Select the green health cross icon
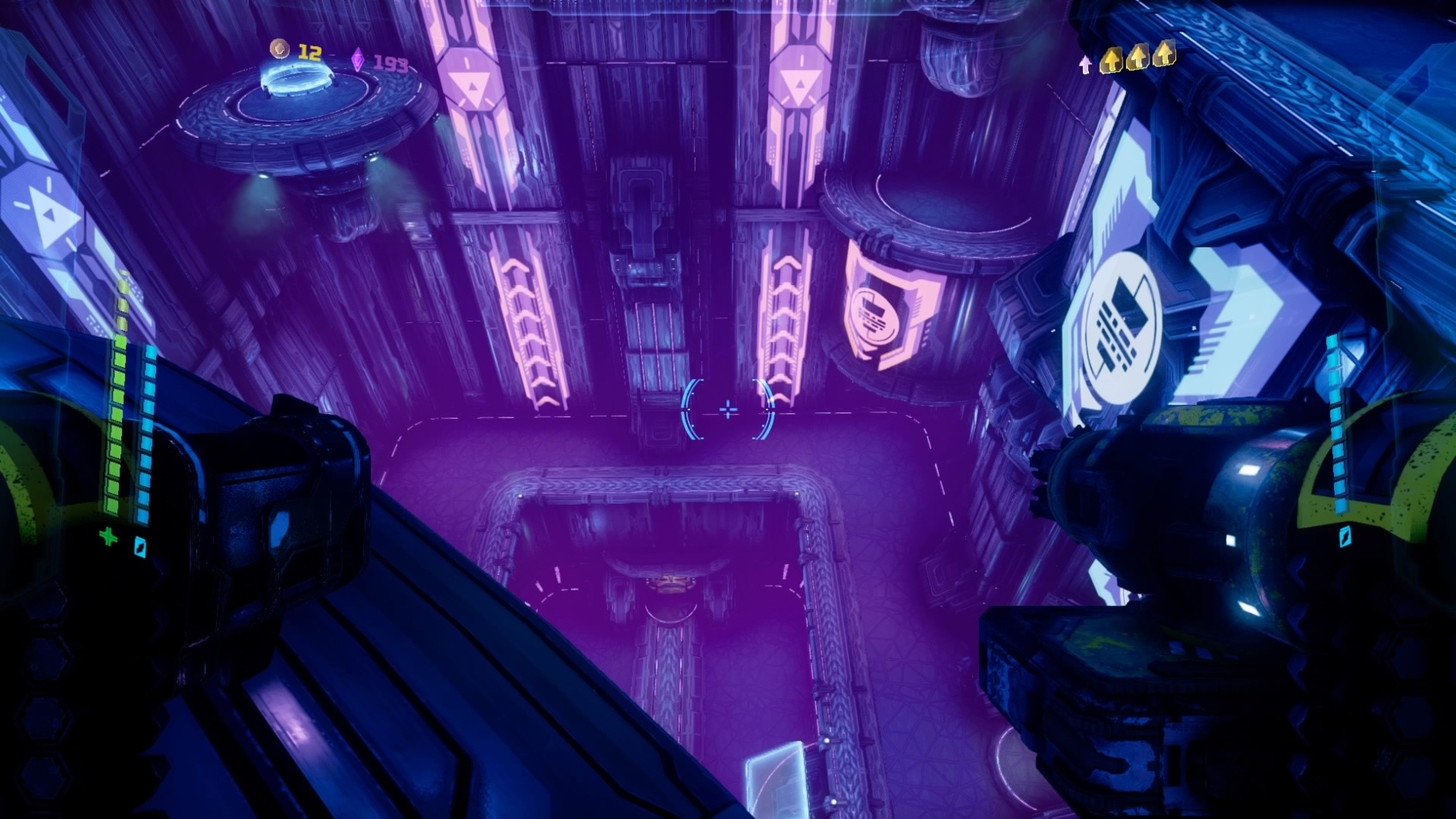1456x819 pixels. (109, 536)
